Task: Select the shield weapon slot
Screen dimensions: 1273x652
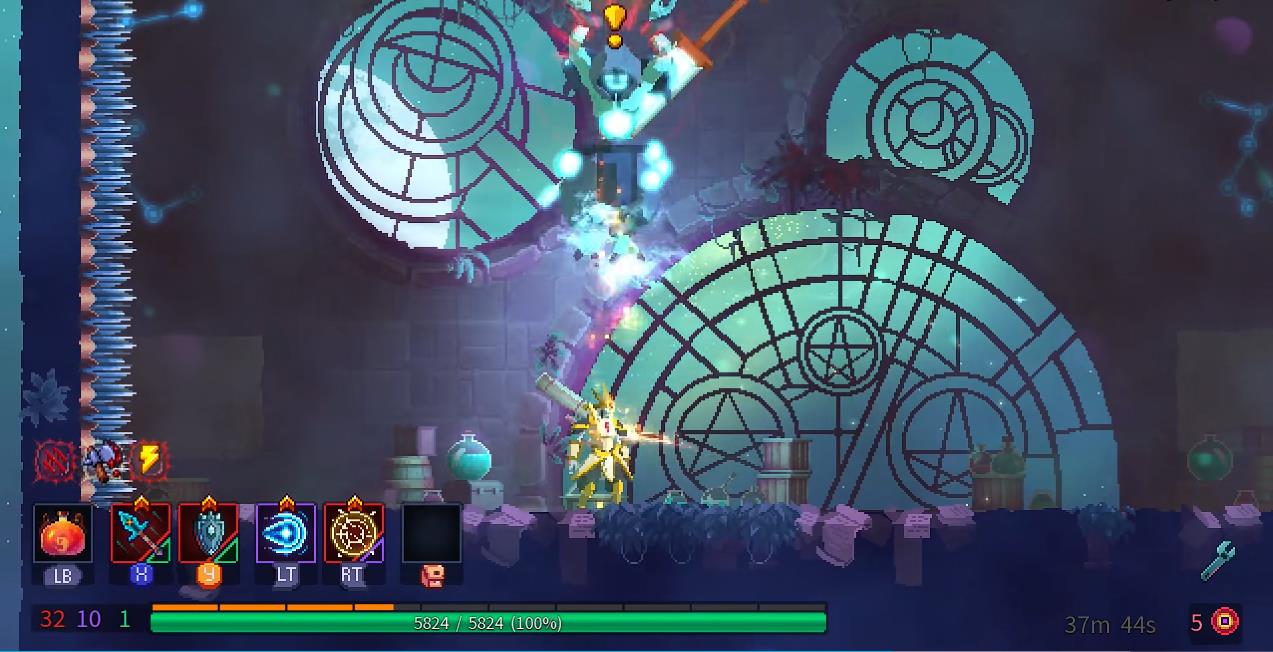Action: pos(208,534)
